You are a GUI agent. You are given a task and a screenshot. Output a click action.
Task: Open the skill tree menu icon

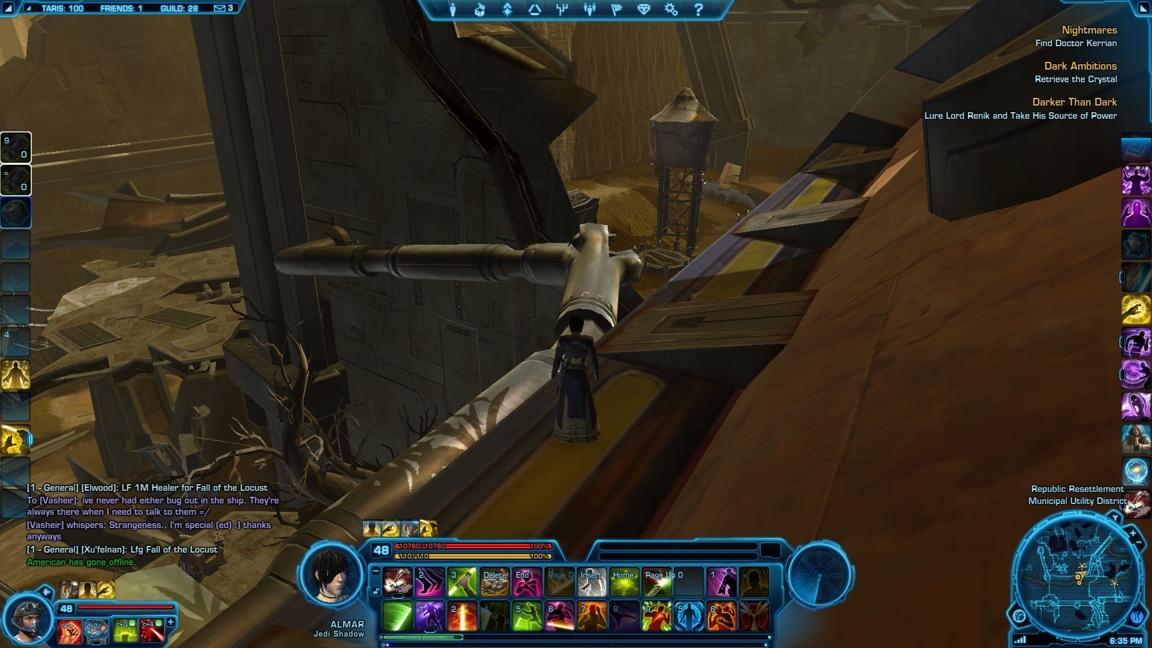click(562, 10)
